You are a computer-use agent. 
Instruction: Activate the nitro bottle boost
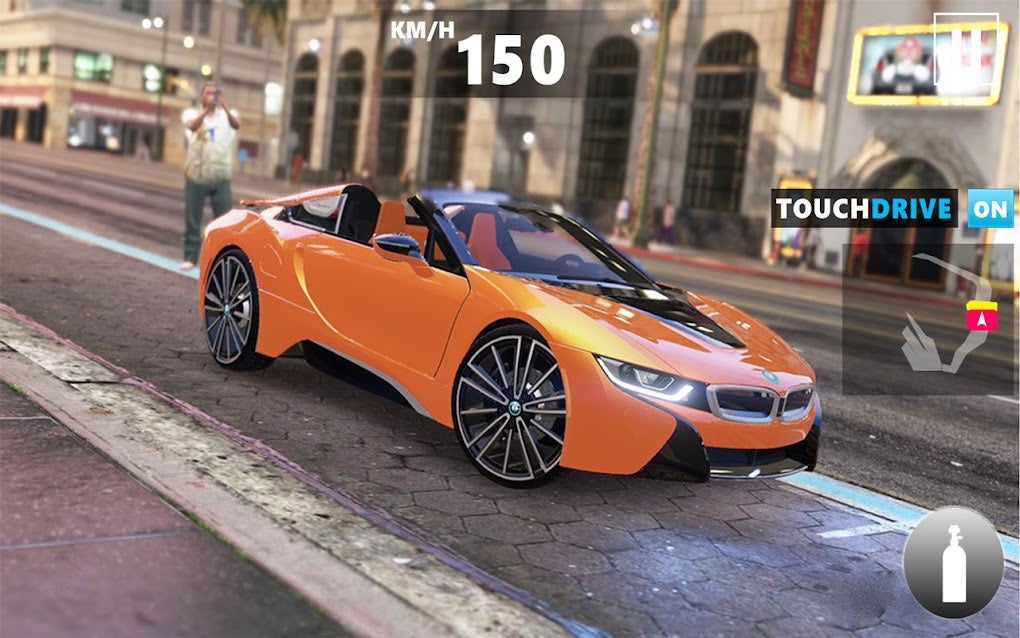point(953,562)
